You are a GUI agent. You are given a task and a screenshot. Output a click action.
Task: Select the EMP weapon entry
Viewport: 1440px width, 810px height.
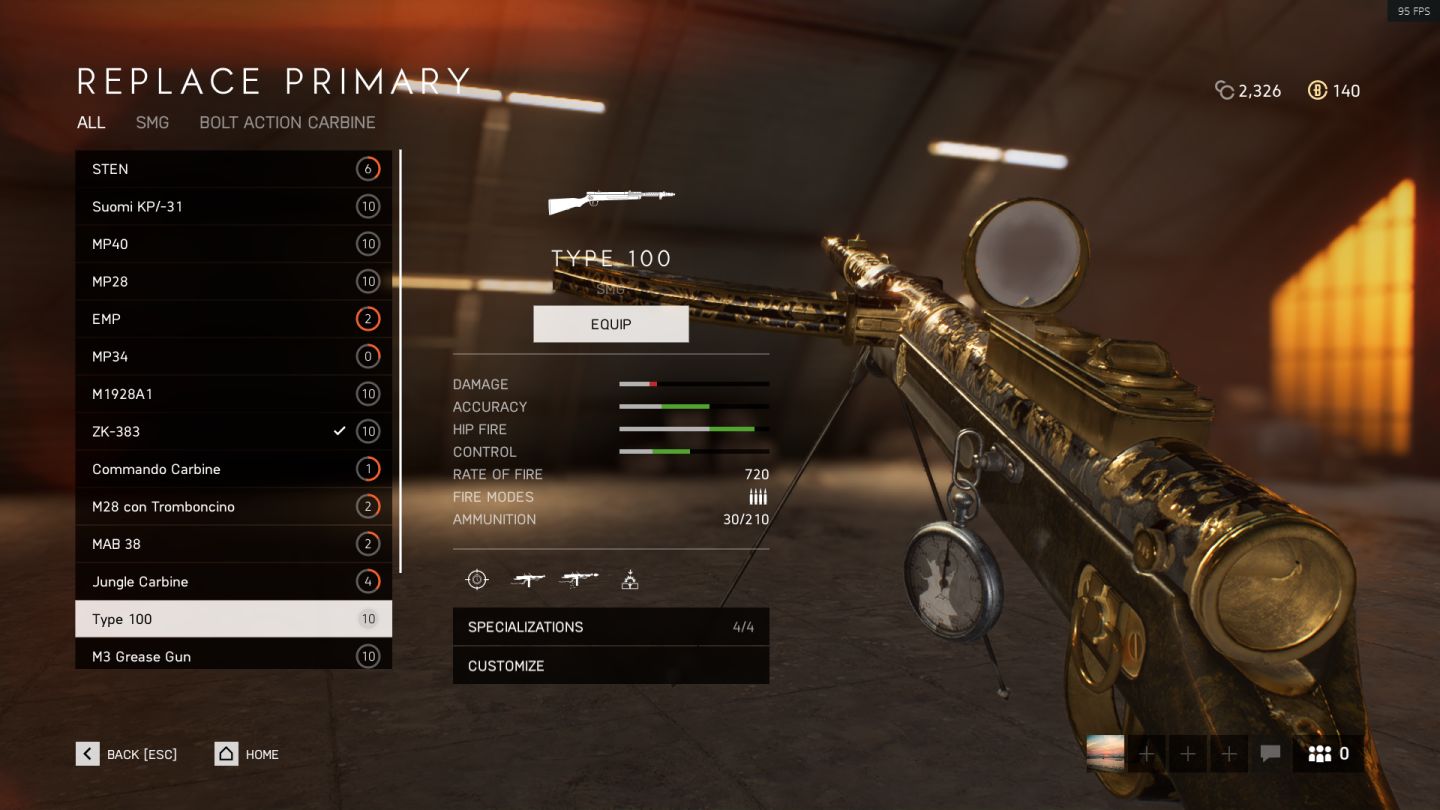233,319
